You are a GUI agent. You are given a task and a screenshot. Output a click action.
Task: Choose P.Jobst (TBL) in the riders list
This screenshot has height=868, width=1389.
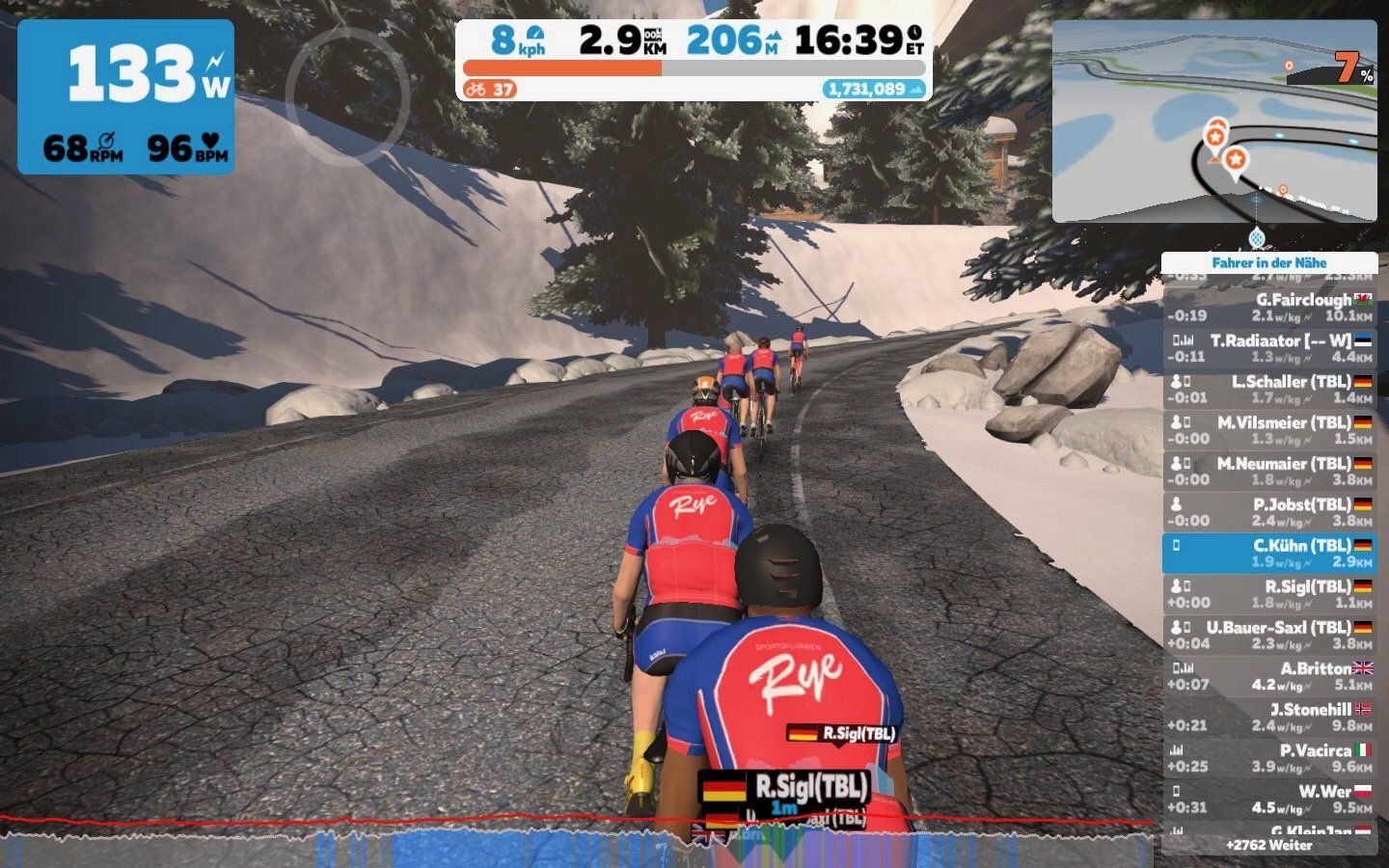coord(1268,512)
